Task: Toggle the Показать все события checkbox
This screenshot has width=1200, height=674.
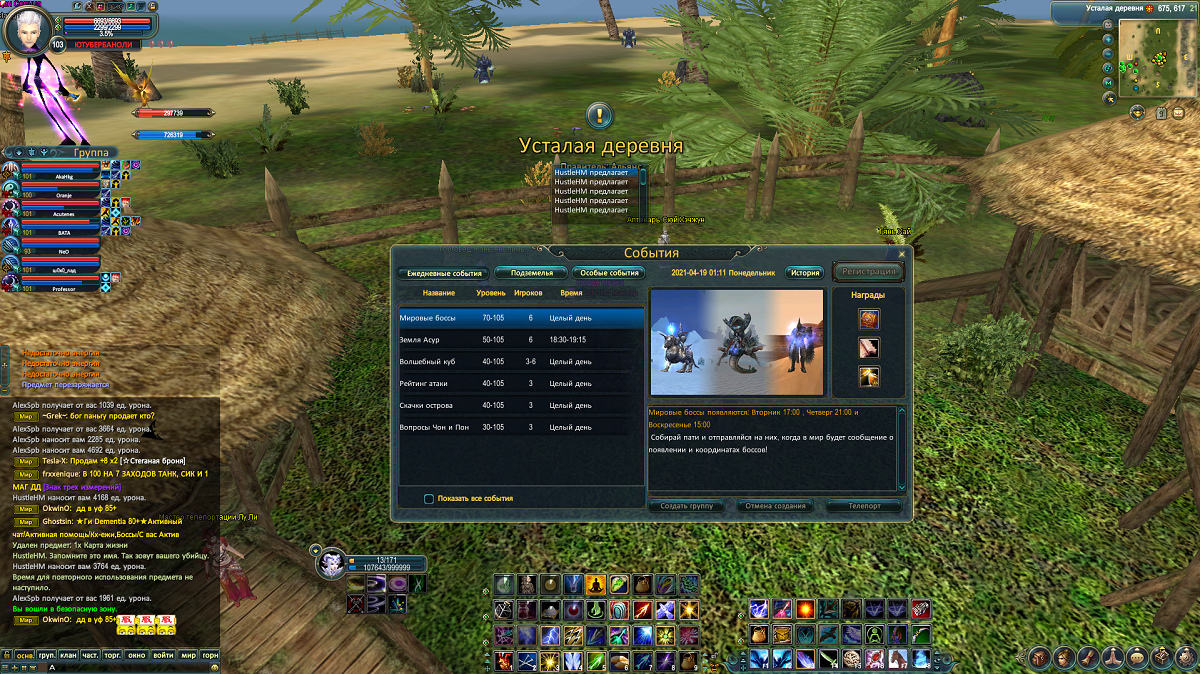Action: (x=429, y=498)
